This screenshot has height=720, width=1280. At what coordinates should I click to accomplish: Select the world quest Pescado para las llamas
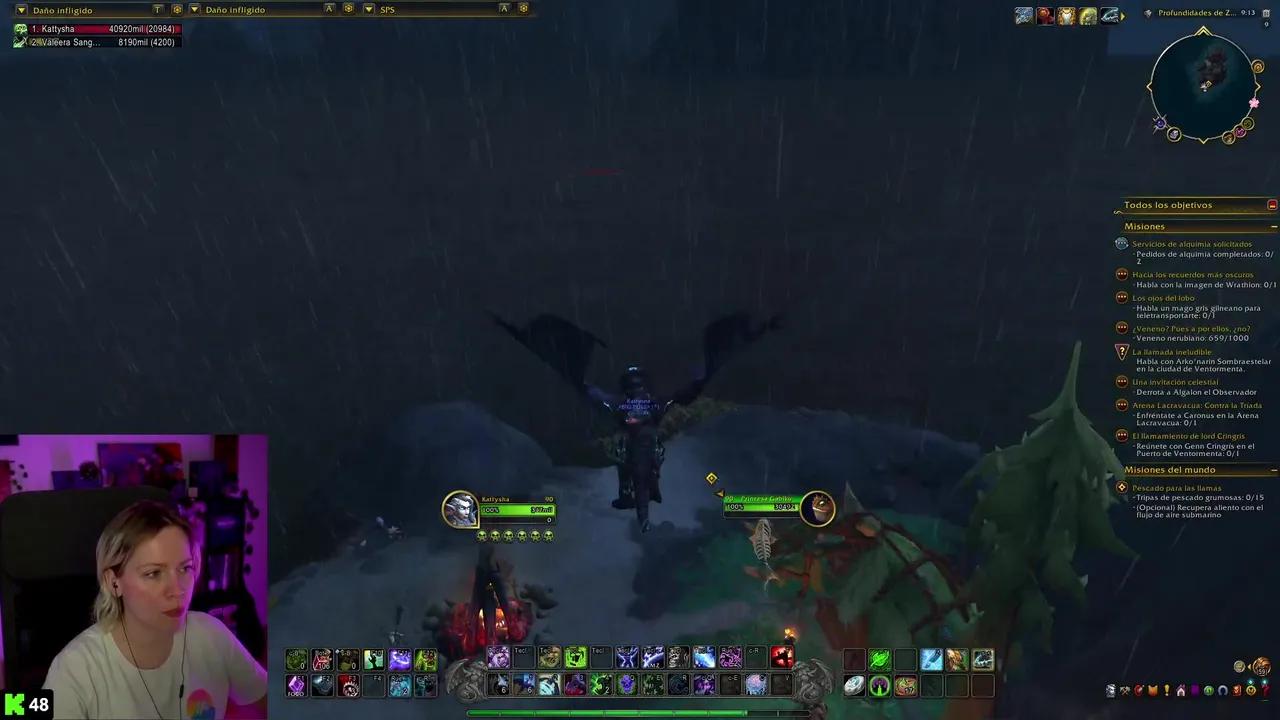(1176, 487)
